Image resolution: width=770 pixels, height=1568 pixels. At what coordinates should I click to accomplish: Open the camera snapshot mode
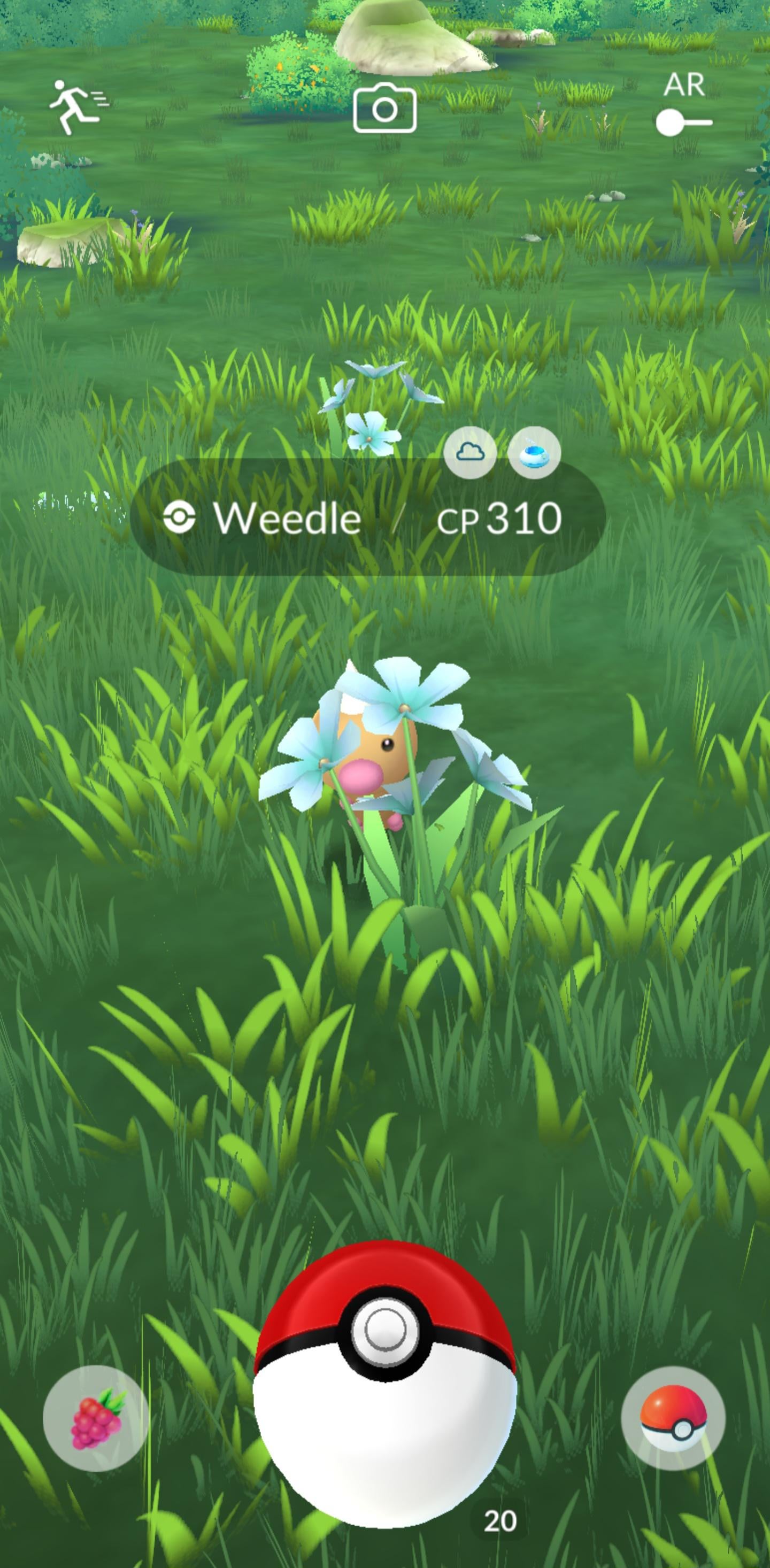coord(384,110)
